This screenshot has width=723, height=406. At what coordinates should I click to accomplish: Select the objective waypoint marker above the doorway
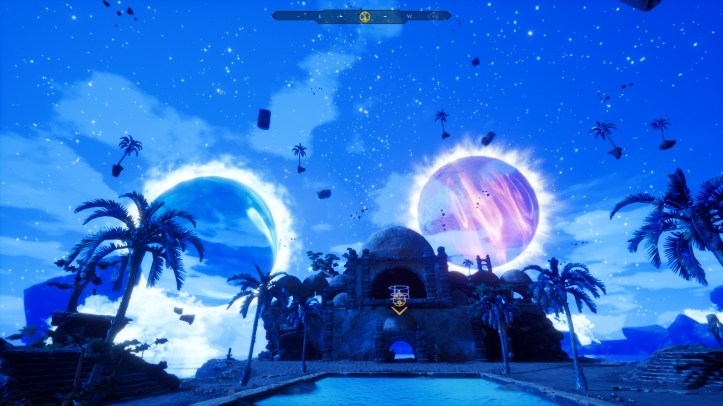point(399,297)
